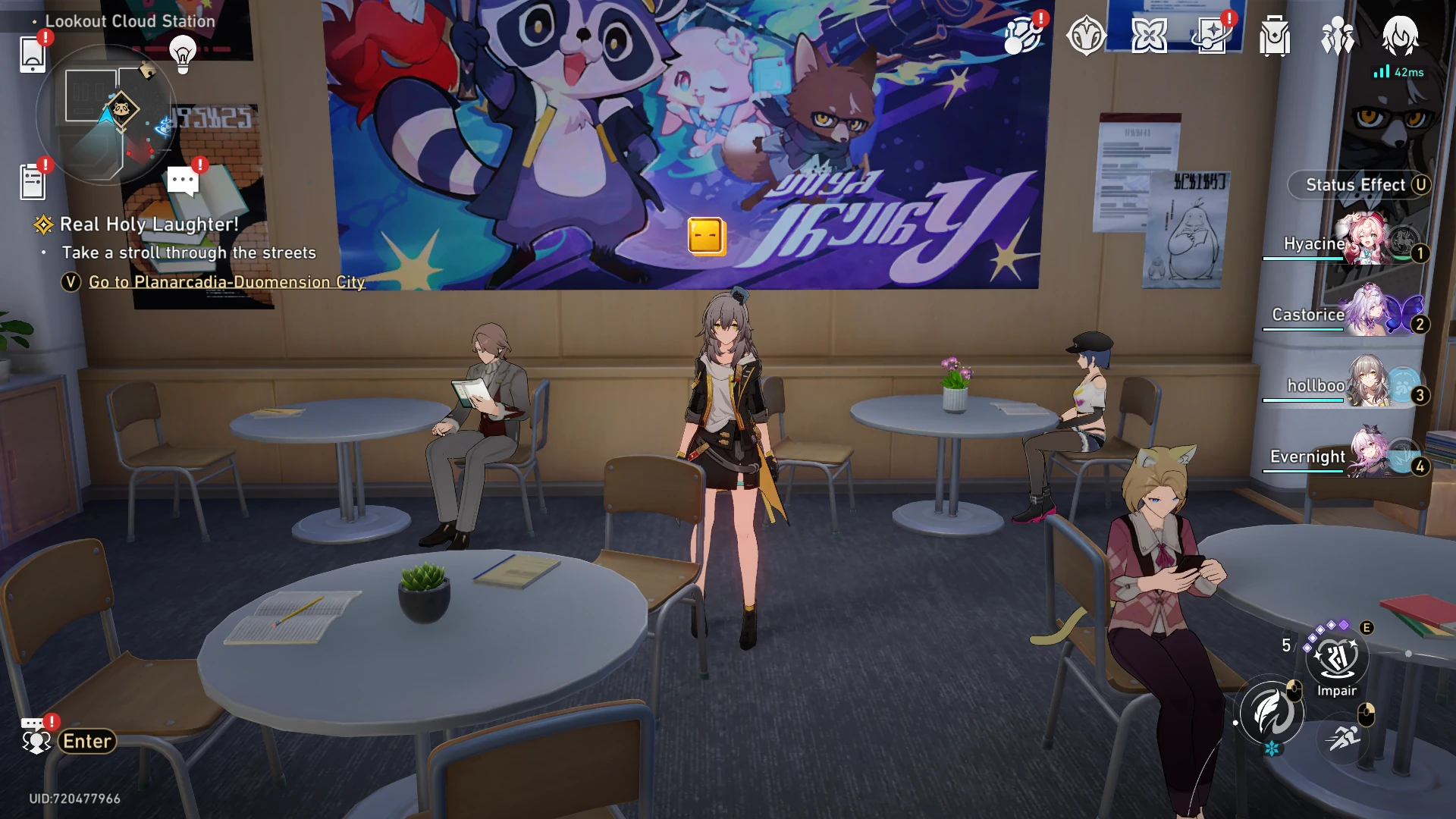Open the friends chat icon near Enter

click(36, 737)
